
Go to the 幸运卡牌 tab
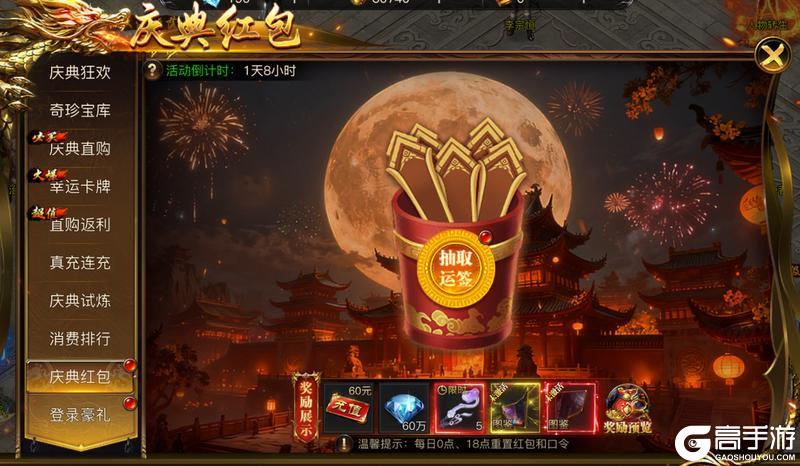point(80,186)
